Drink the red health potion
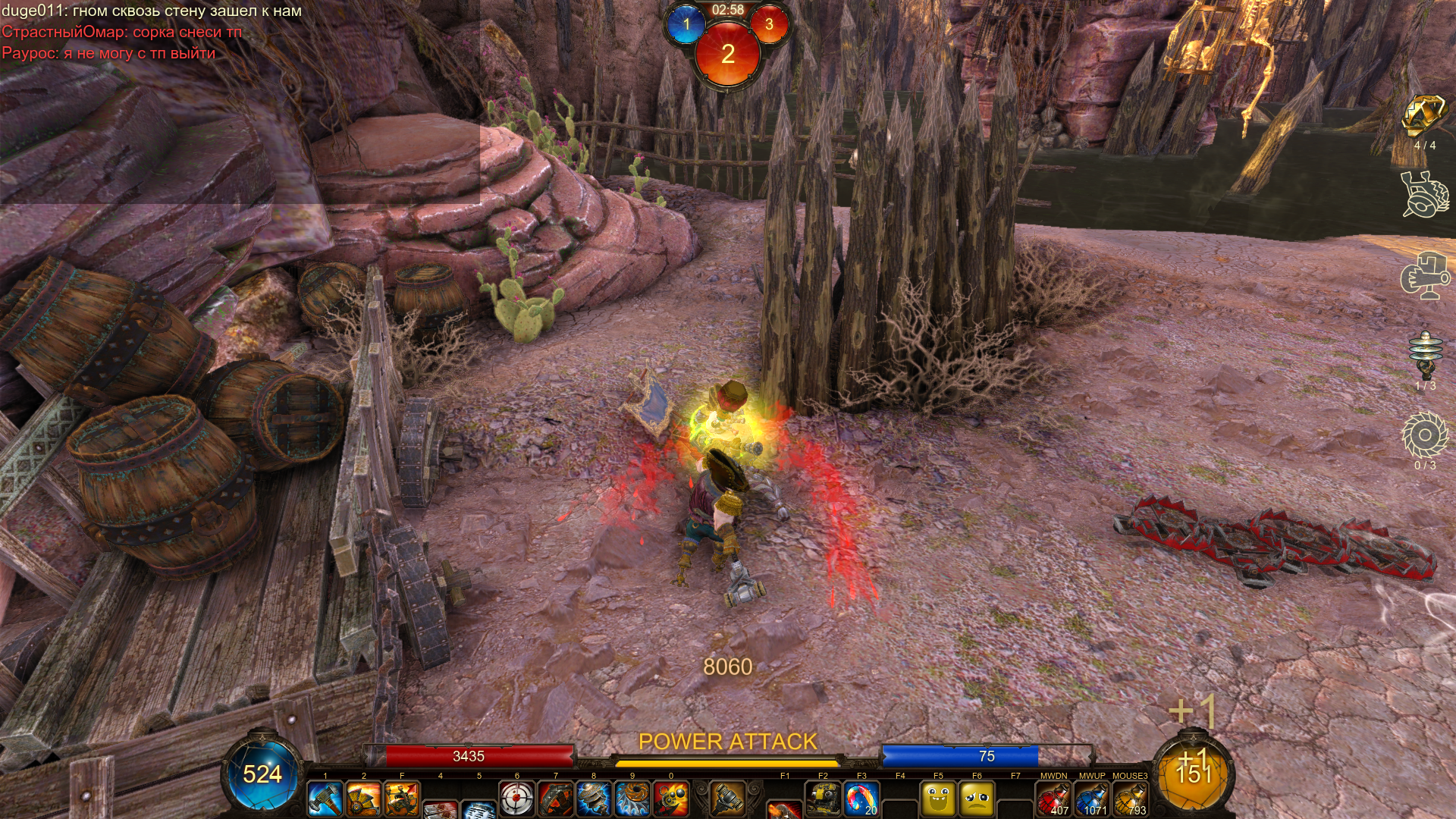This screenshot has width=1456, height=819. [1053, 799]
